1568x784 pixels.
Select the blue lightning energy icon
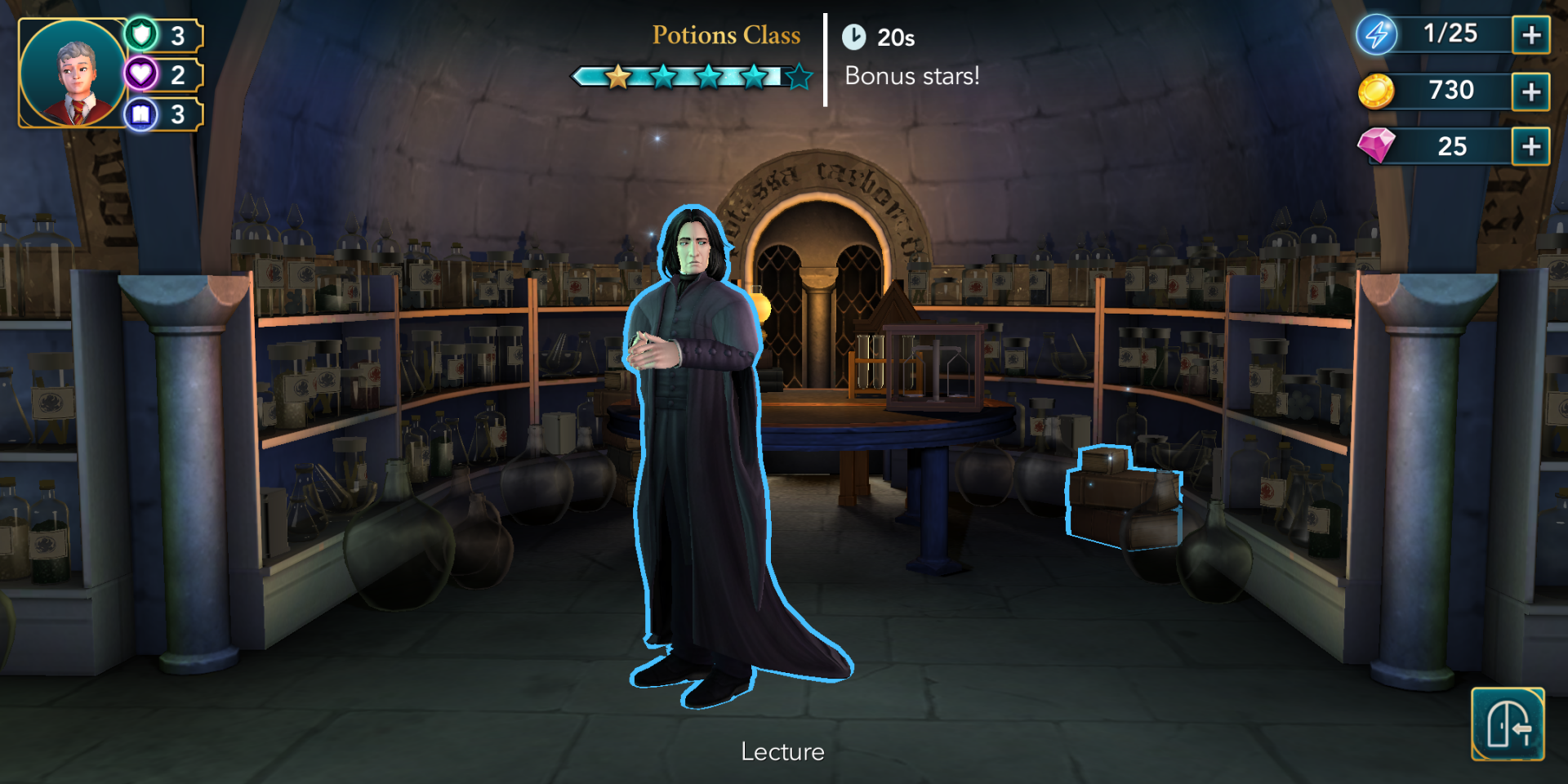point(1377,35)
